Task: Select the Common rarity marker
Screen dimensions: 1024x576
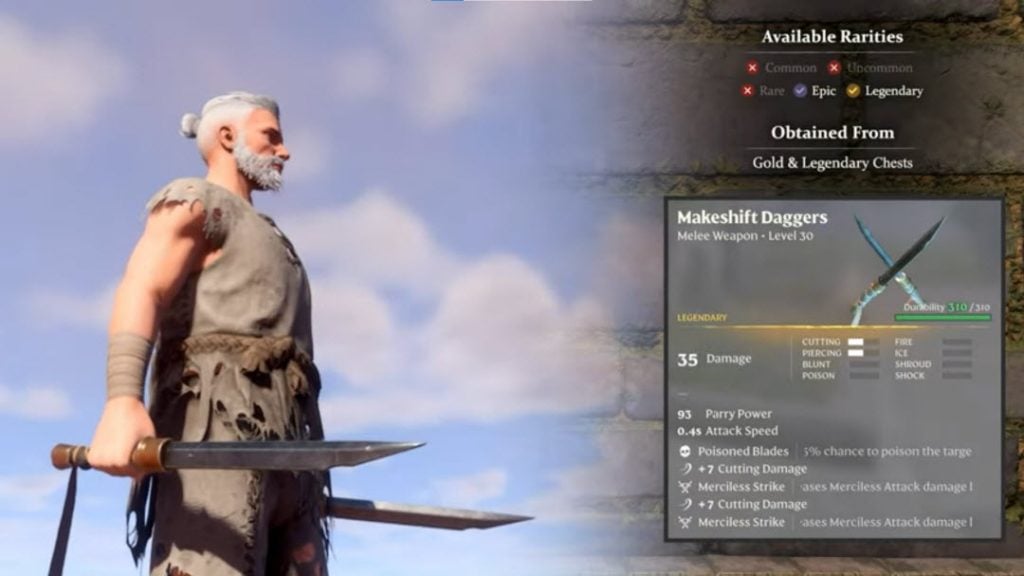Action: point(752,68)
